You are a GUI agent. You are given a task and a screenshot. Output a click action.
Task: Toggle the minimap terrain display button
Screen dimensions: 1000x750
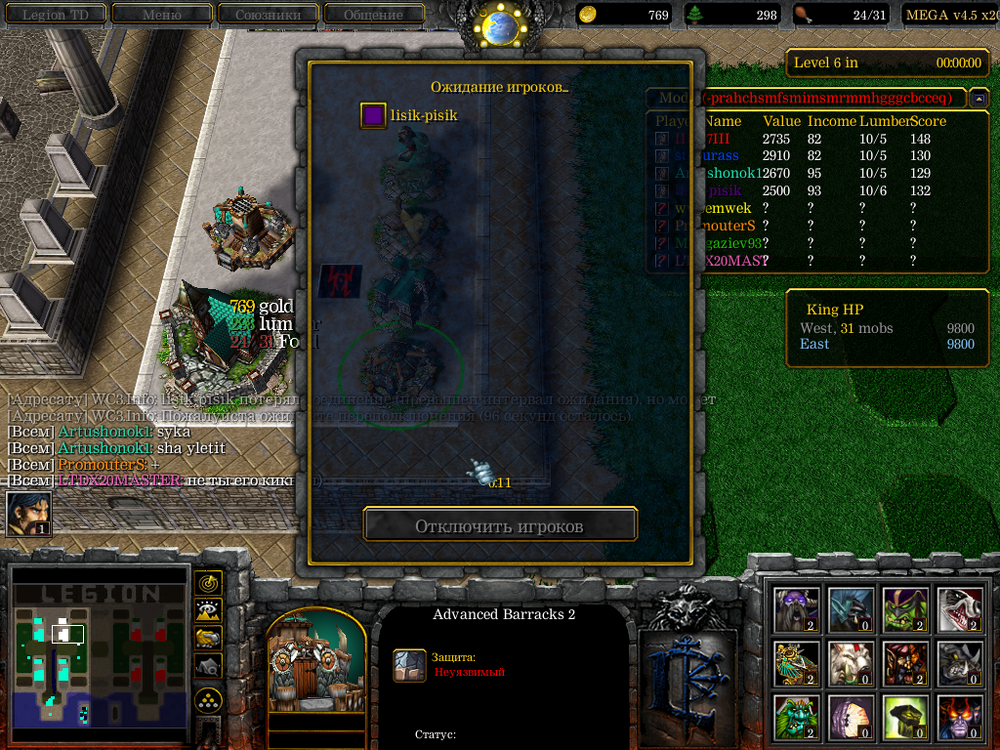click(208, 609)
